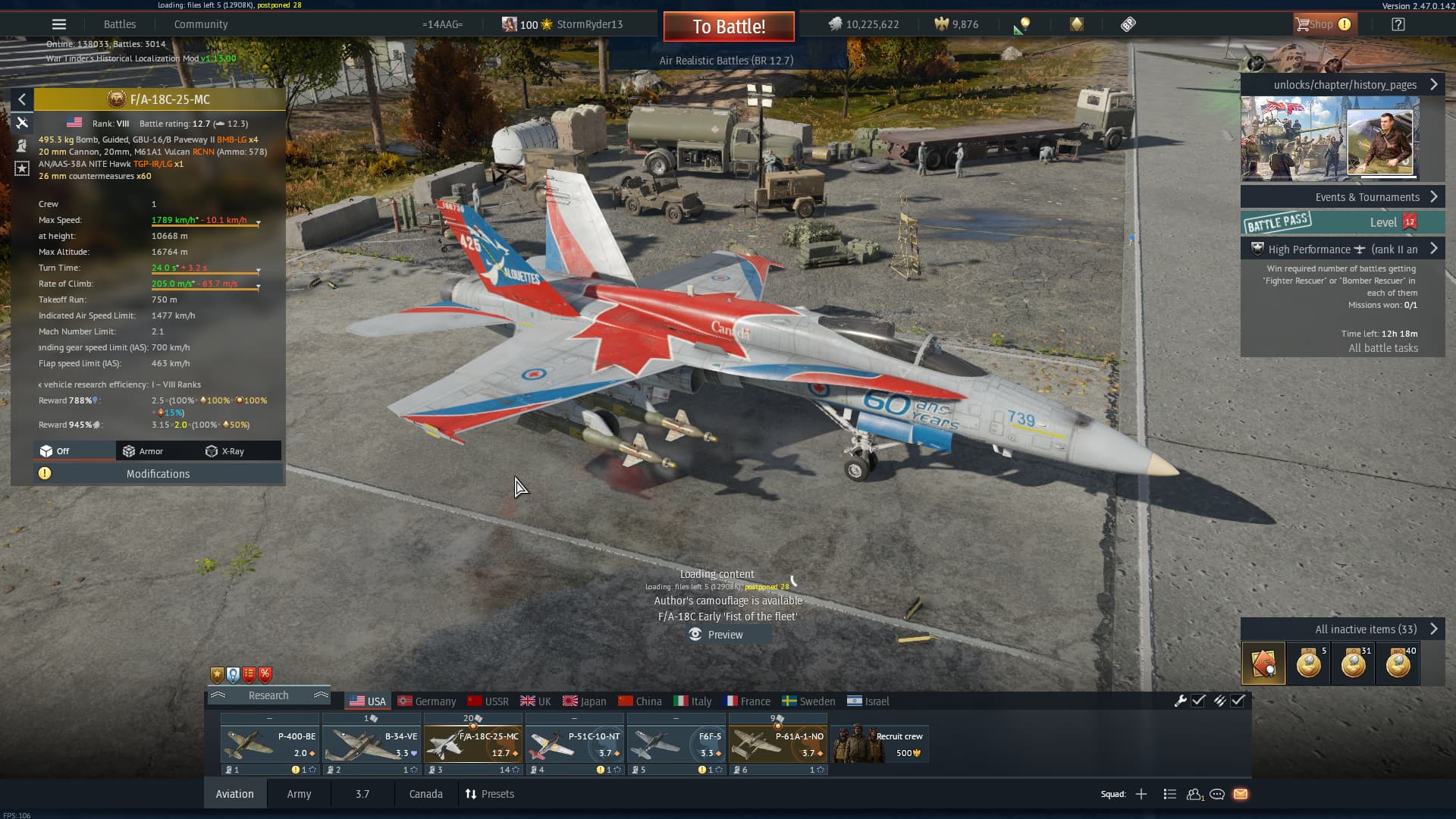Open crew Presets
The image size is (1456, 819).
coord(490,794)
